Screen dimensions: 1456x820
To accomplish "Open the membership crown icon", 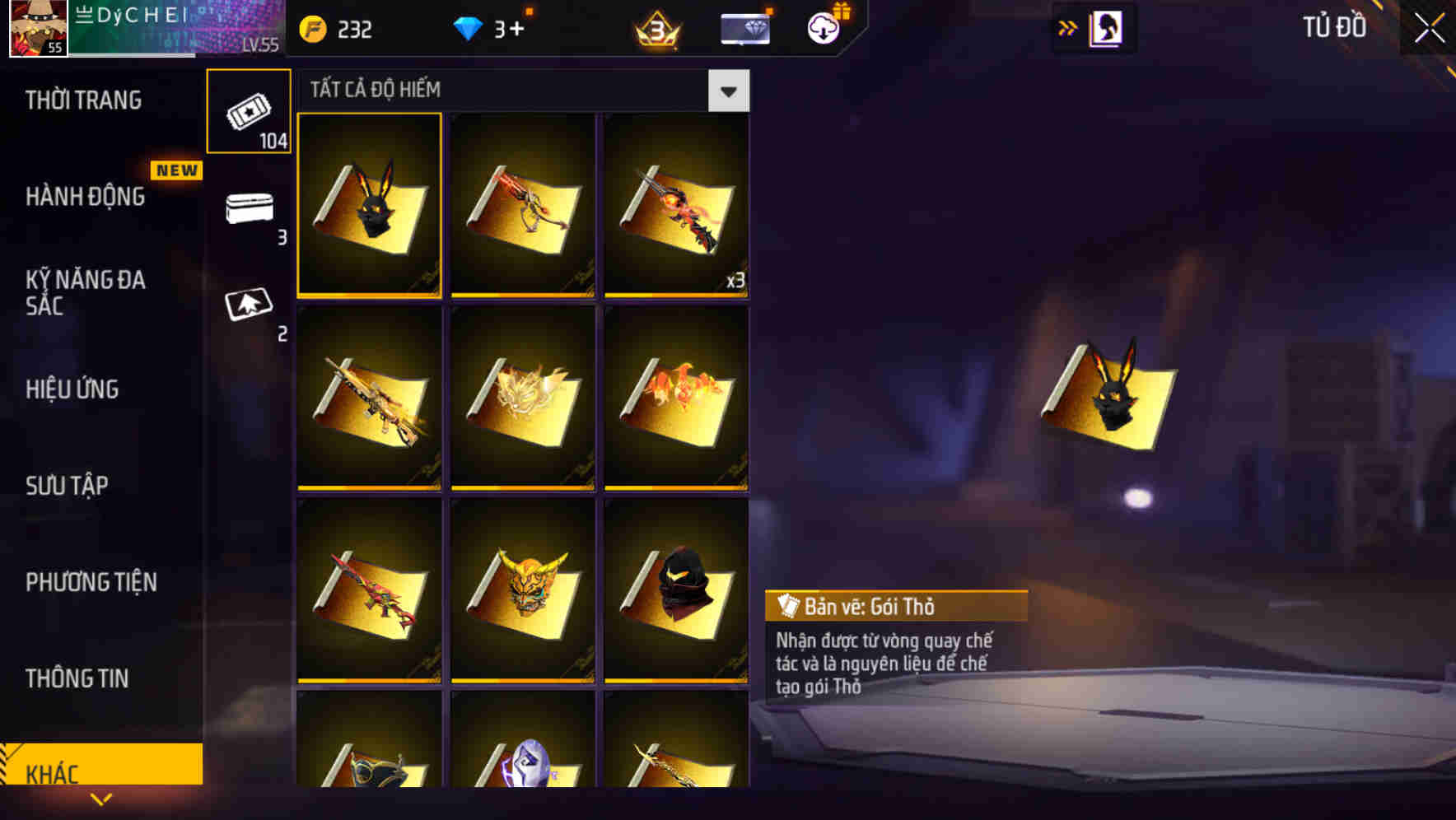I will pos(656,30).
